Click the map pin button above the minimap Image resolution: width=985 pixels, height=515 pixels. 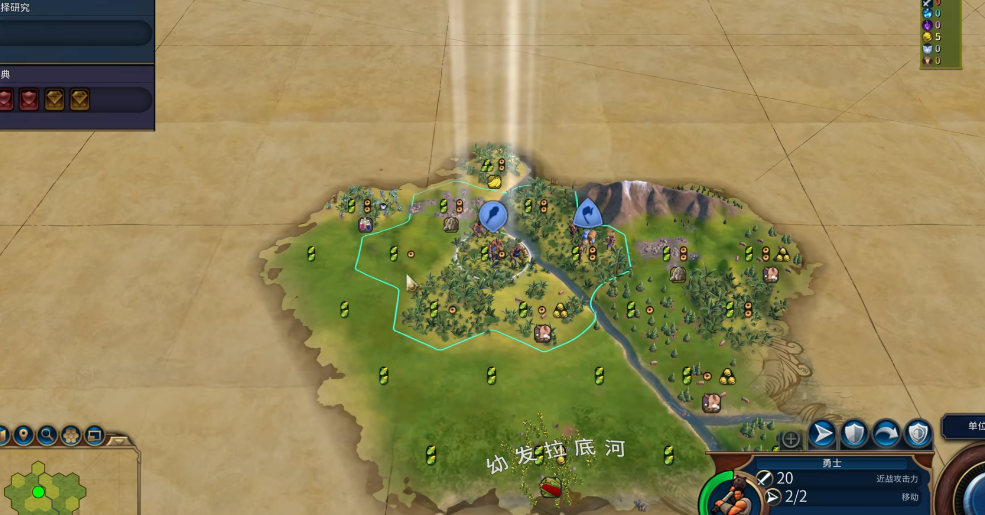point(22,436)
